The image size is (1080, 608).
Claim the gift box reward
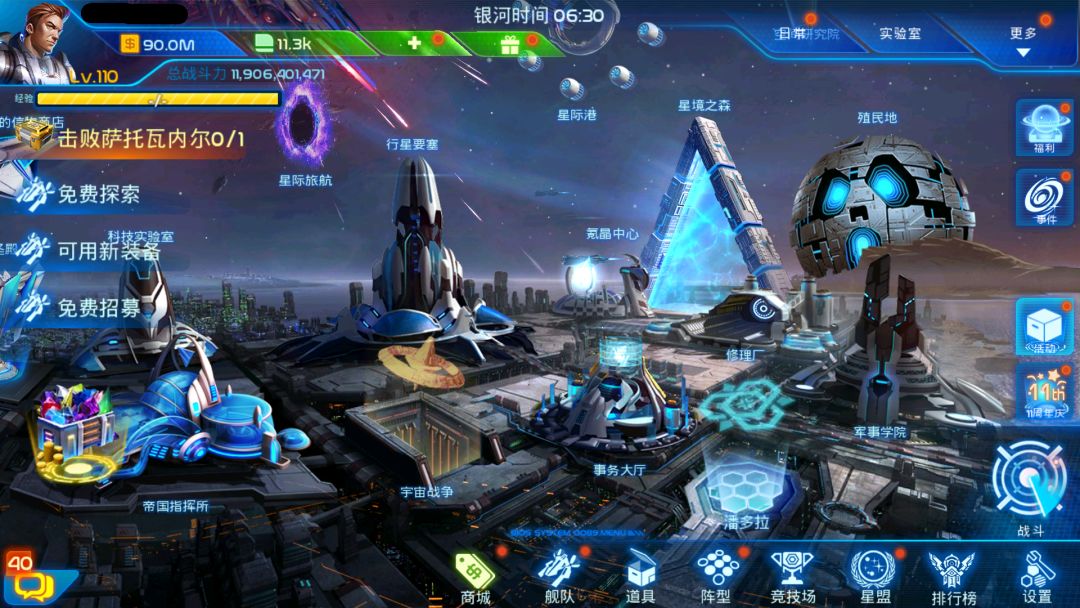tap(510, 44)
